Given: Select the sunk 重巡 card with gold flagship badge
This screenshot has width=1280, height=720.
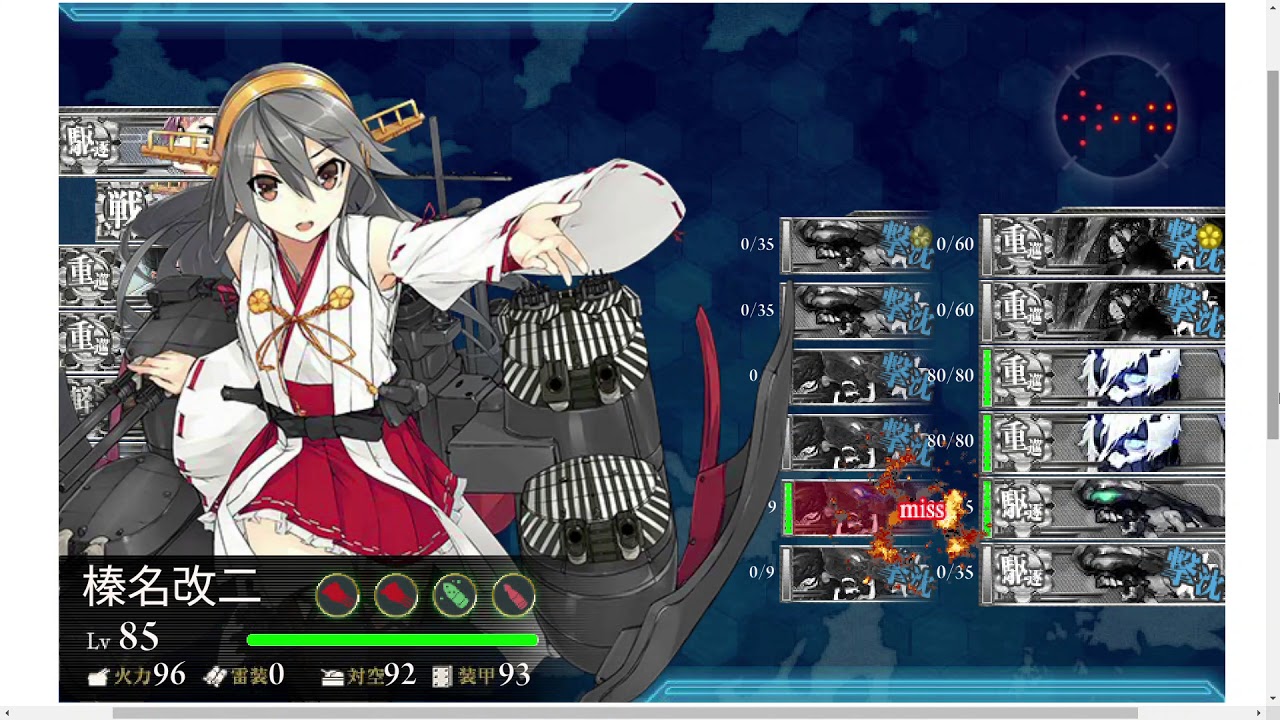Looking at the screenshot, I should [1103, 244].
